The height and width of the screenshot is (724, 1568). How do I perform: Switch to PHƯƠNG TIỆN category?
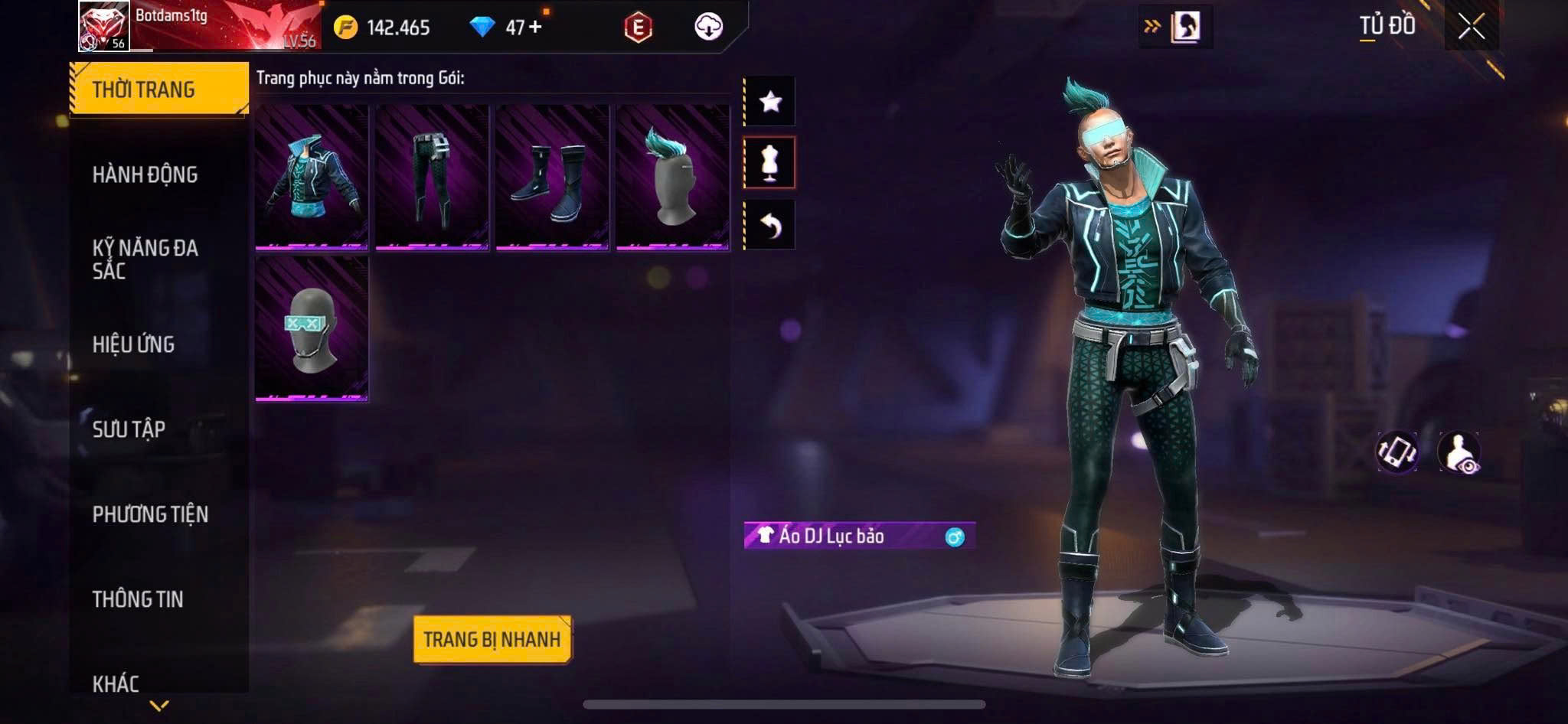click(x=150, y=514)
